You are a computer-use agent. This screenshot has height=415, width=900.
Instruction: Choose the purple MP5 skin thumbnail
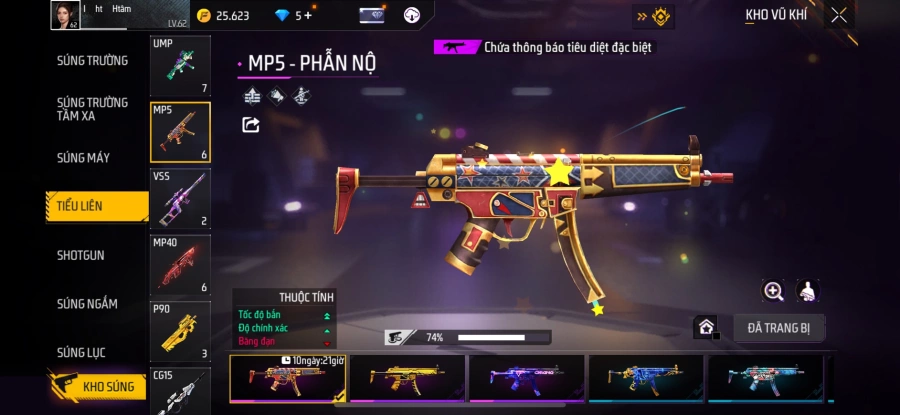pyautogui.click(x=527, y=378)
